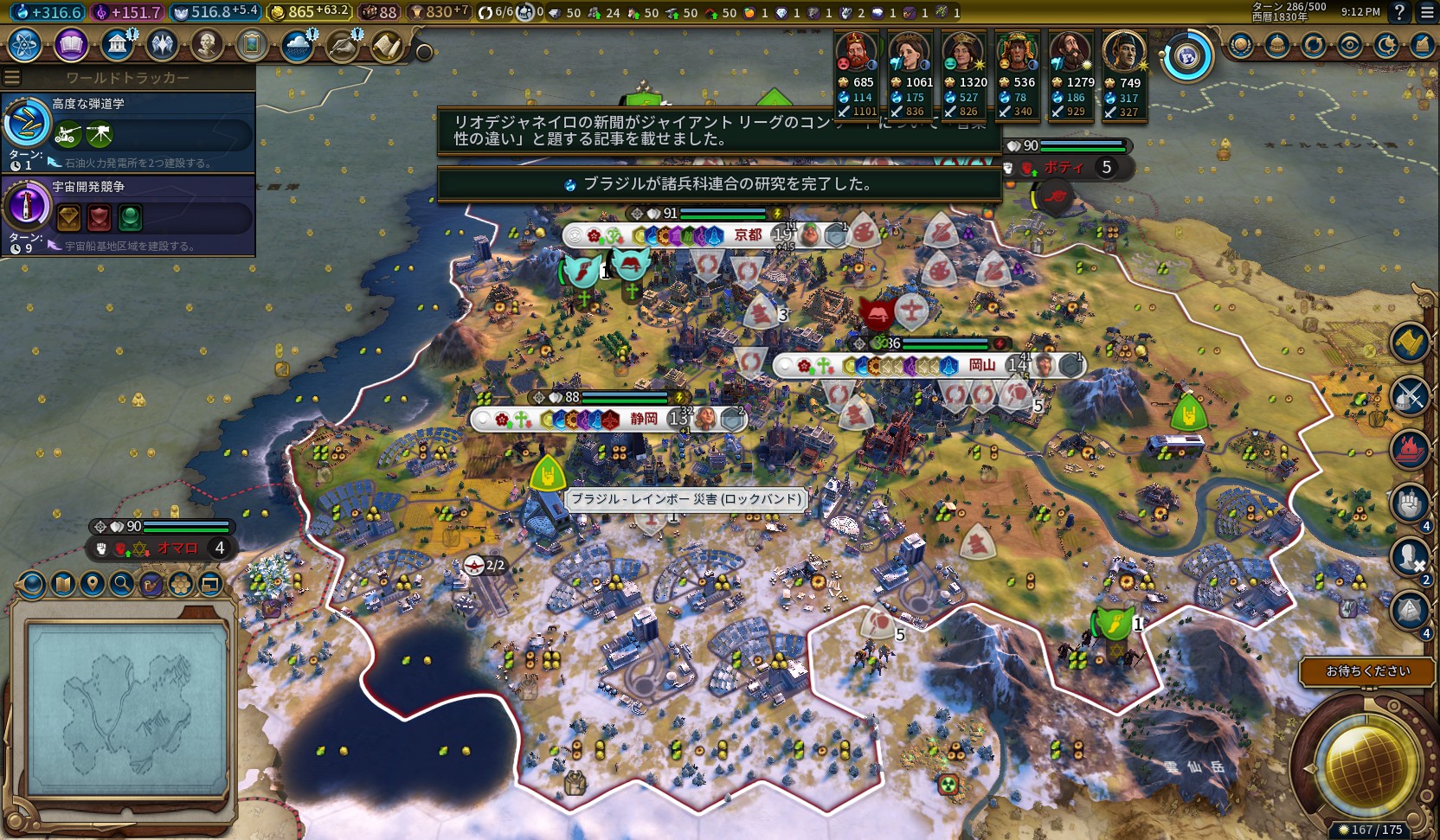Open the minimap magnifying glass search

[122, 585]
